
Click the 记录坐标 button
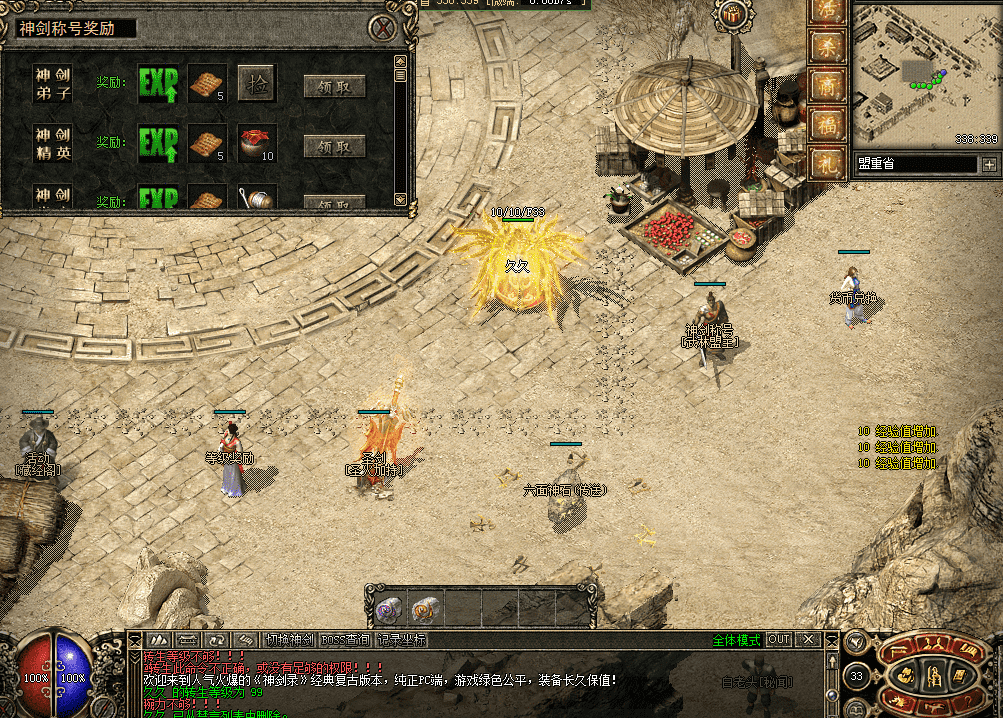pyautogui.click(x=402, y=640)
